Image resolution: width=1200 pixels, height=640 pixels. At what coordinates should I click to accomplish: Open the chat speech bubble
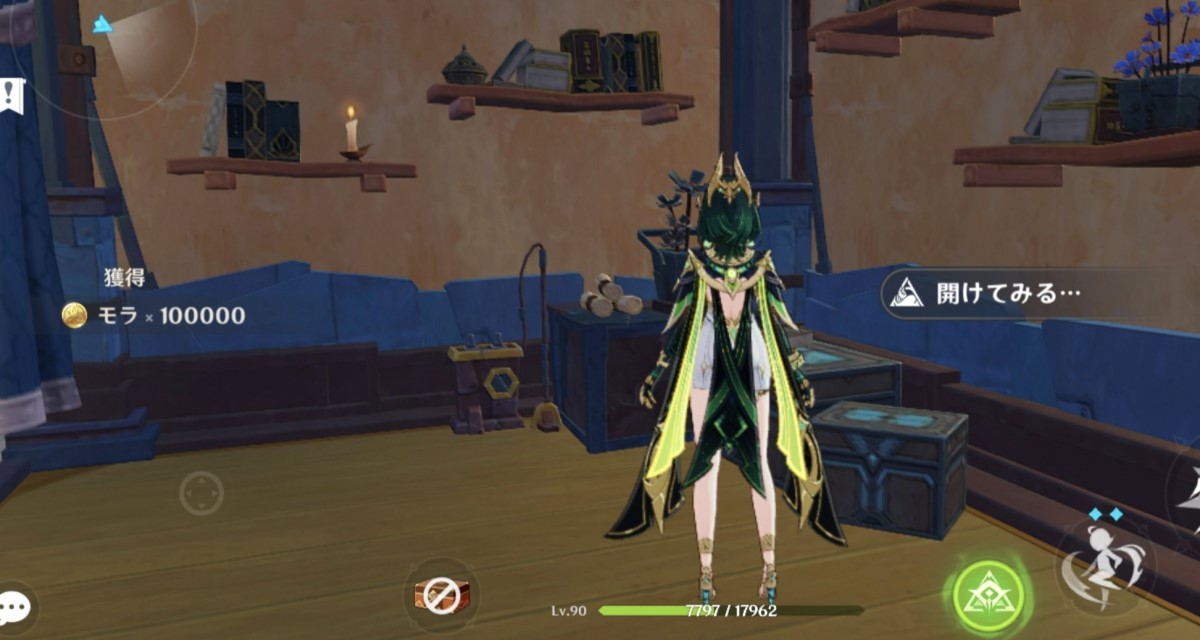pos(14,606)
